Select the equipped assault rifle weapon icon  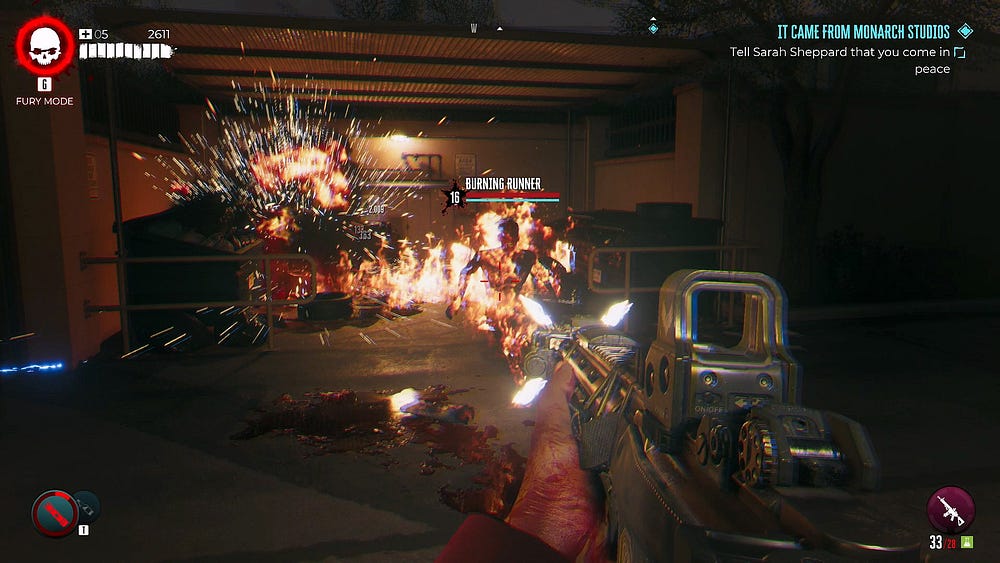[950, 509]
